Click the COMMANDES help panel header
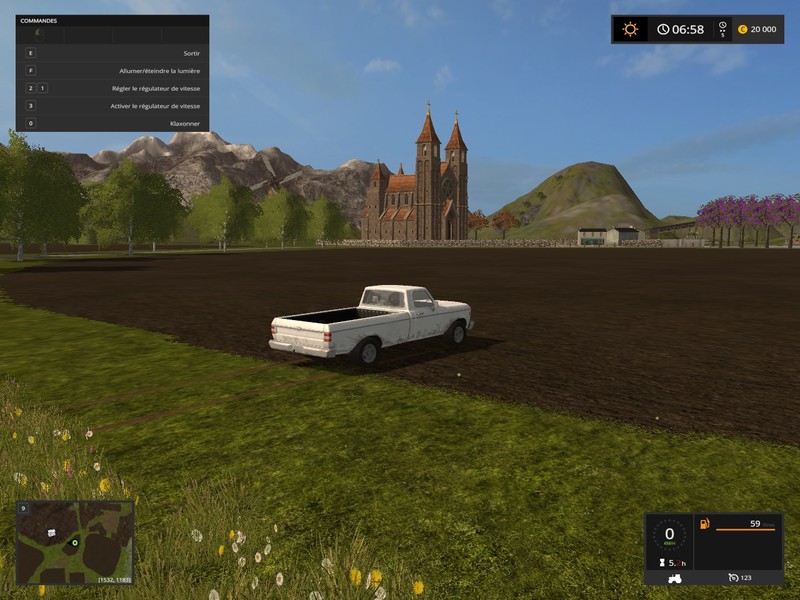Image resolution: width=800 pixels, height=600 pixels. click(x=40, y=20)
